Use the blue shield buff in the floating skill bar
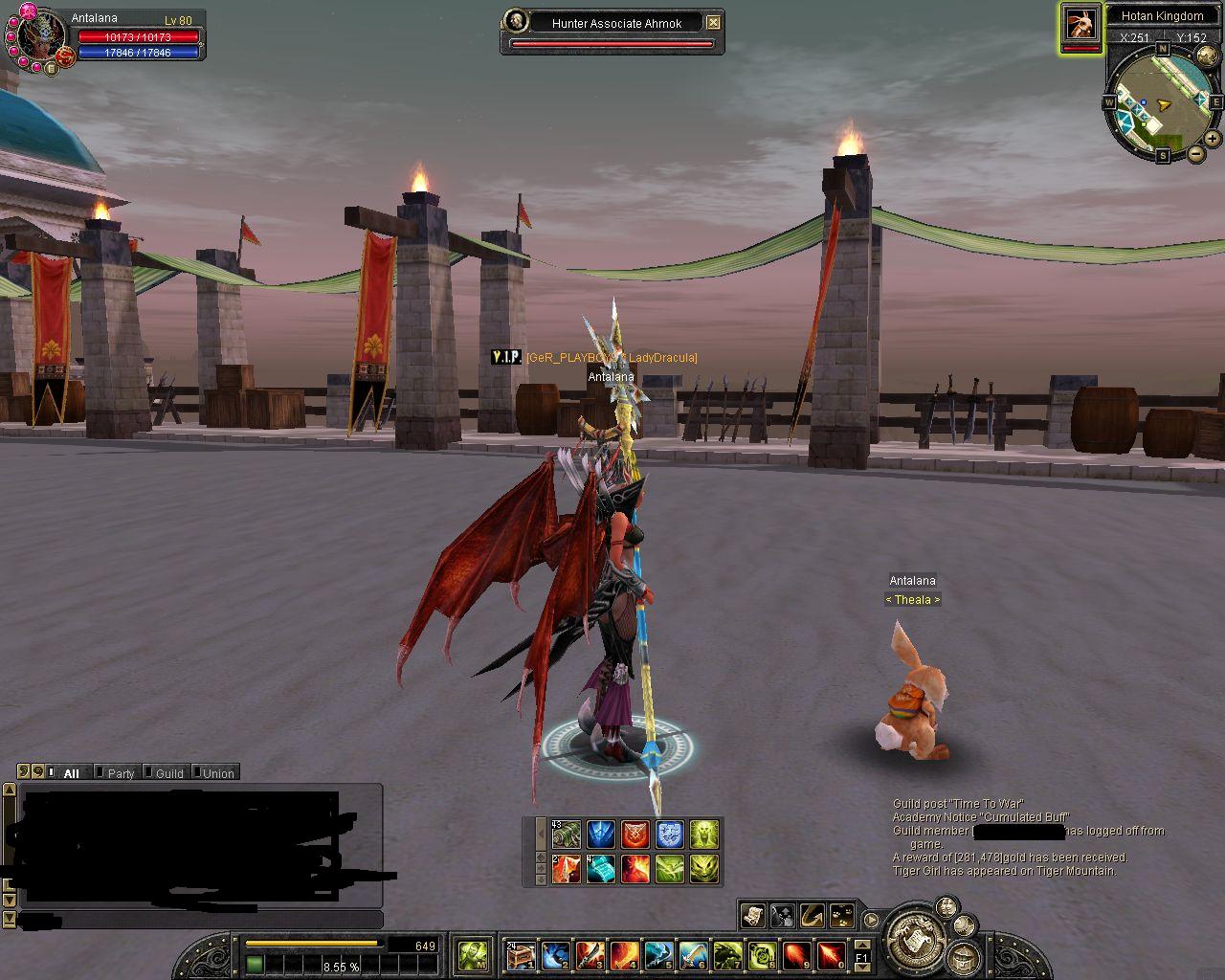1225x980 pixels. tap(670, 834)
